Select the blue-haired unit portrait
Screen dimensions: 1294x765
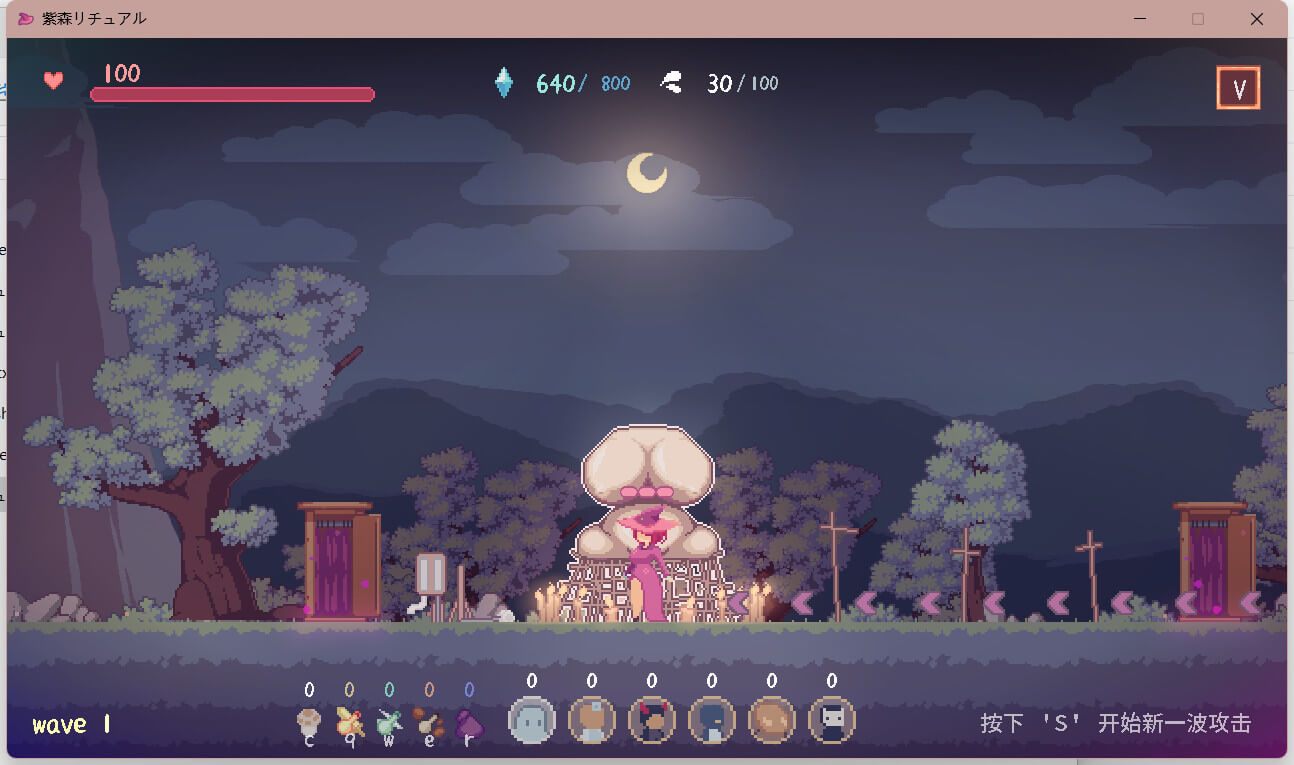711,720
